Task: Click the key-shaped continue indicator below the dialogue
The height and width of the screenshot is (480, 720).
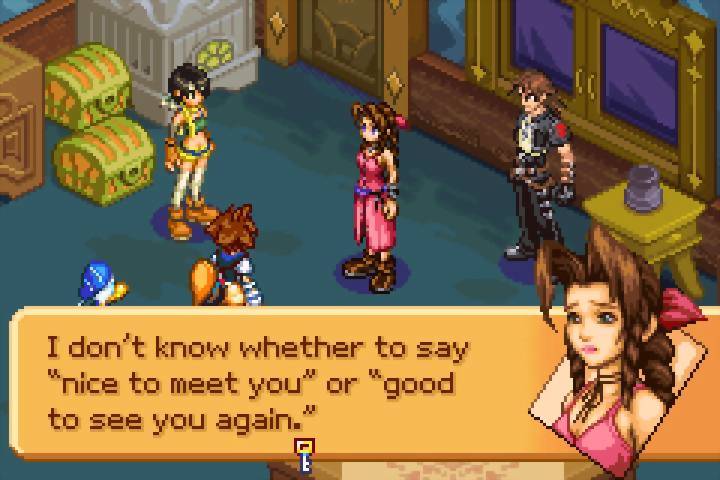Action: [304, 455]
